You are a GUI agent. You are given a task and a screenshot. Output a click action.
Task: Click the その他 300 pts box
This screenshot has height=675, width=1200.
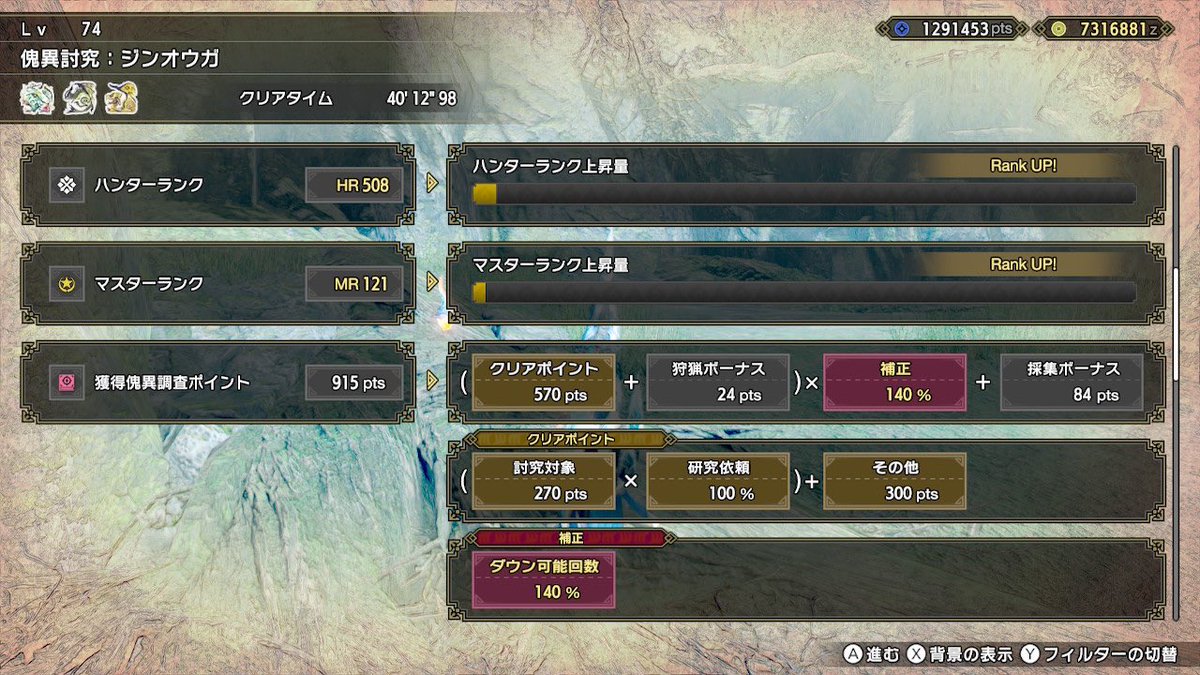pos(894,481)
